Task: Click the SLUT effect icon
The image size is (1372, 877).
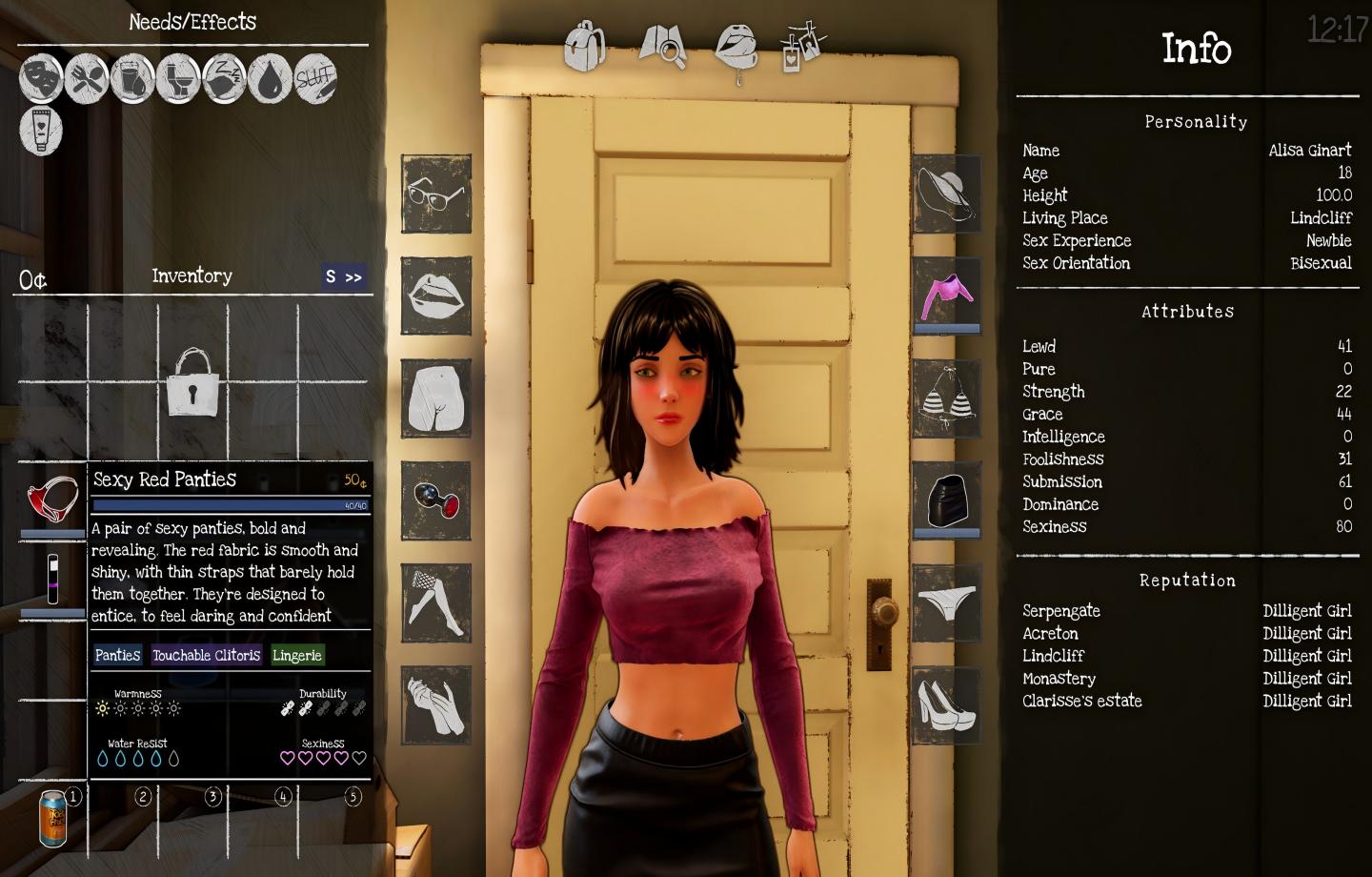Action: pyautogui.click(x=316, y=79)
